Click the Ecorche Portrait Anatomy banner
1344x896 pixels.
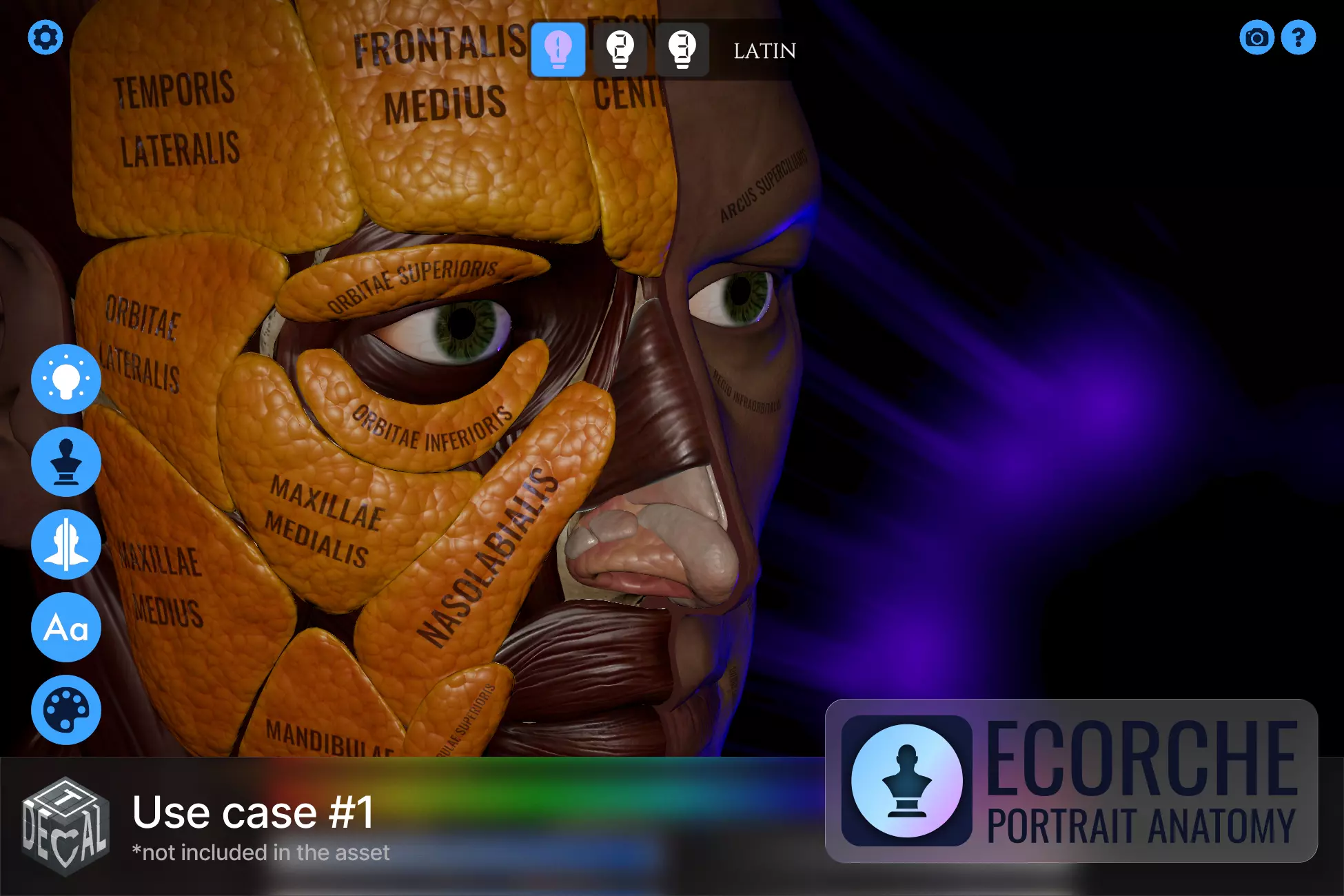pyautogui.click(x=1071, y=781)
